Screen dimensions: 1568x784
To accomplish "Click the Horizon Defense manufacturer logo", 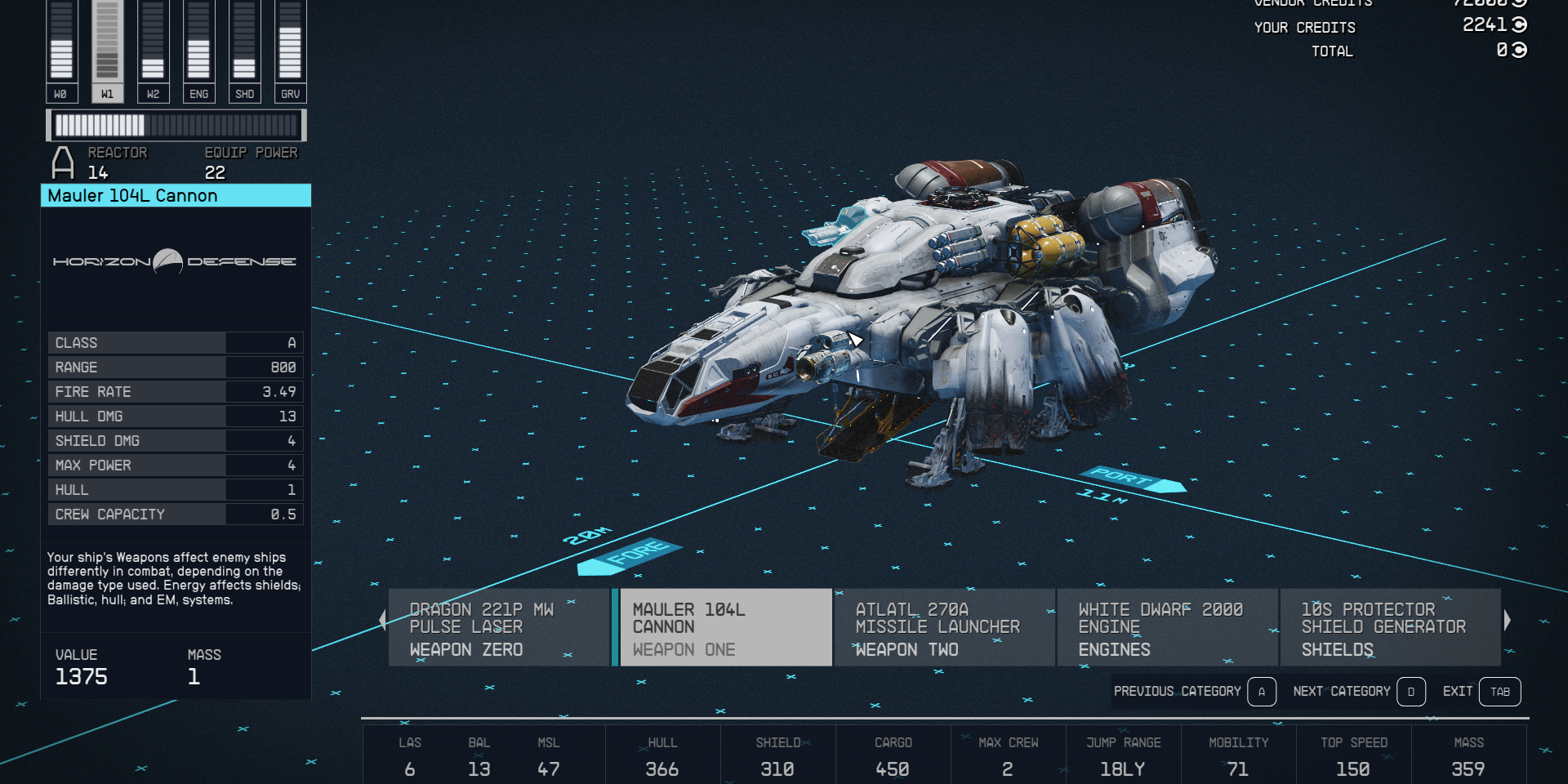I will (175, 261).
